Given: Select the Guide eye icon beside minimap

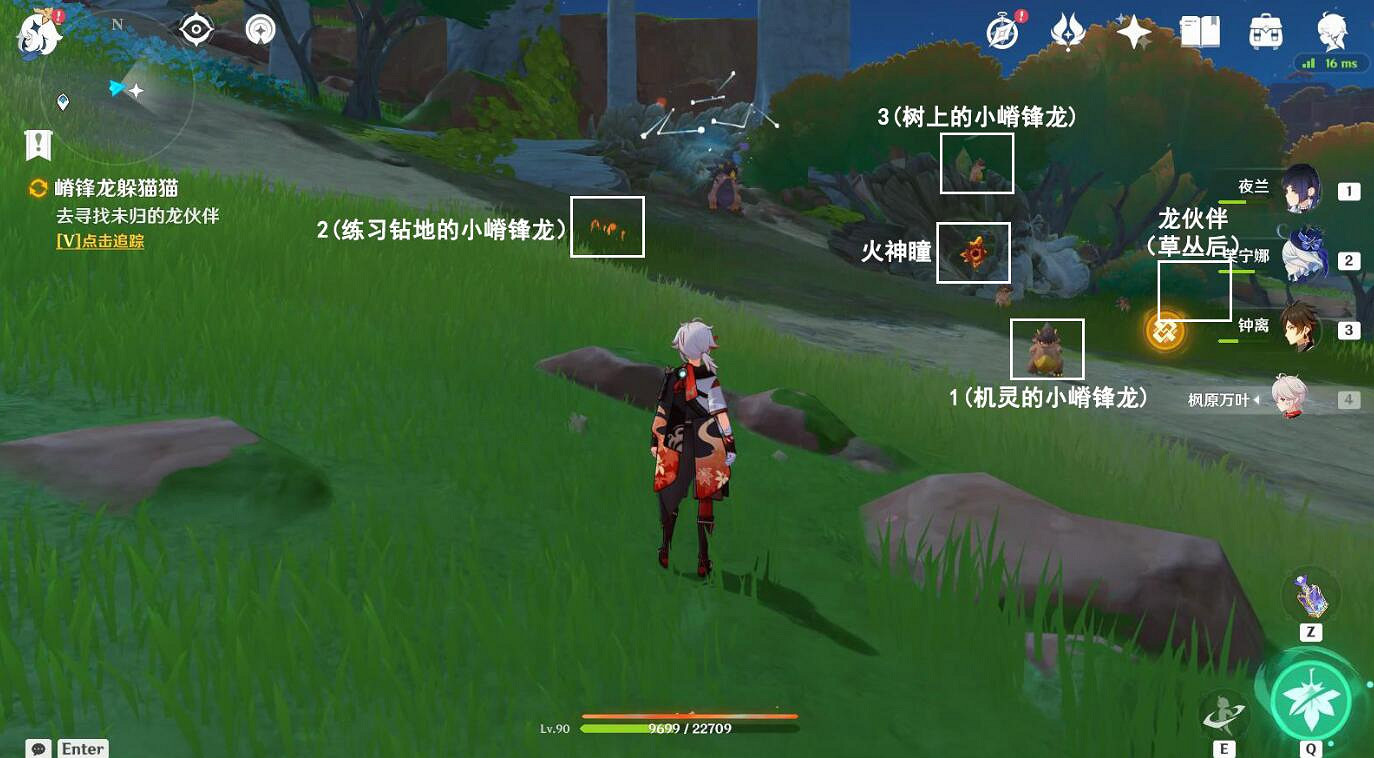Looking at the screenshot, I should [195, 30].
